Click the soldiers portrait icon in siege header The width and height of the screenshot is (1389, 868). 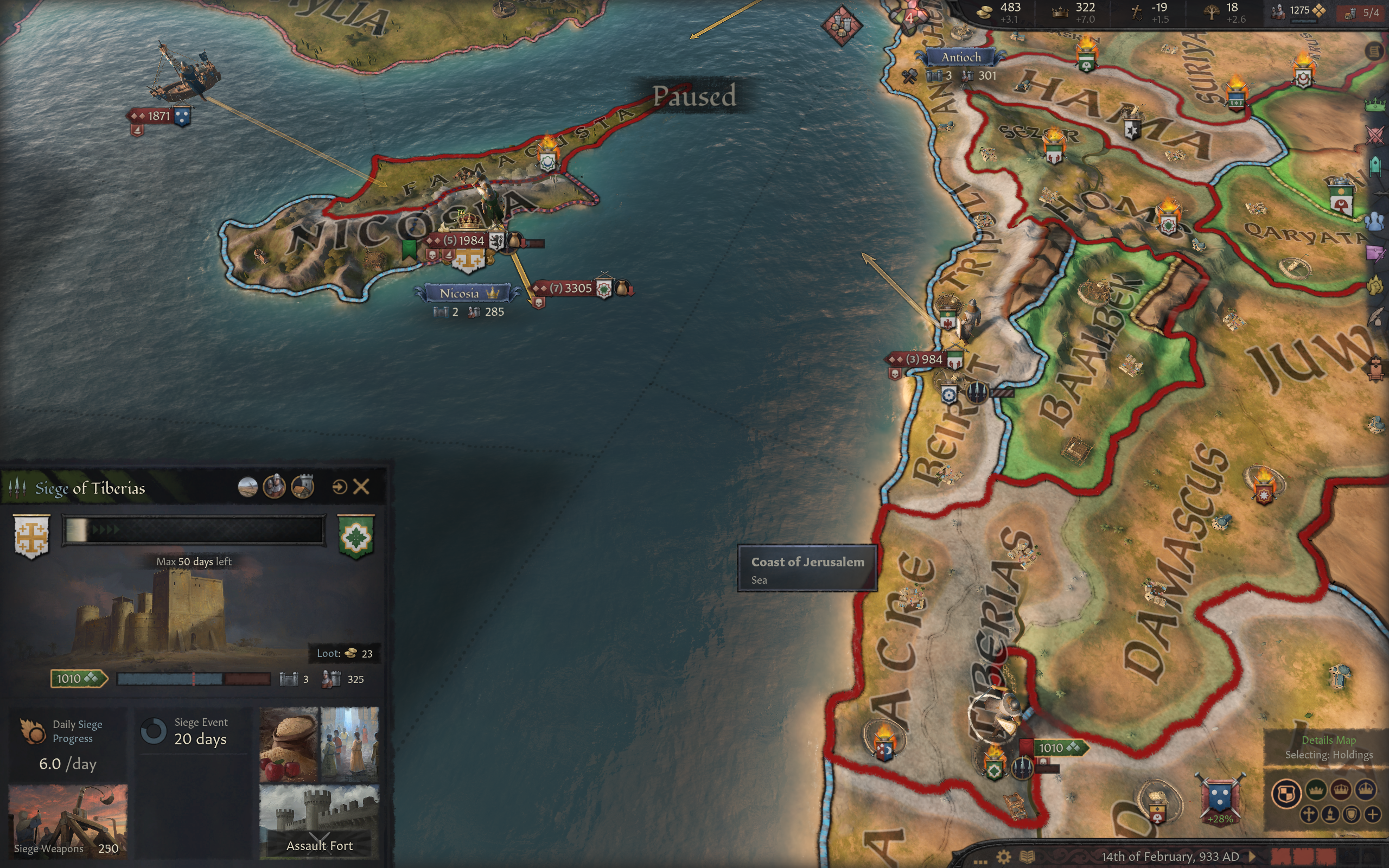[275, 487]
